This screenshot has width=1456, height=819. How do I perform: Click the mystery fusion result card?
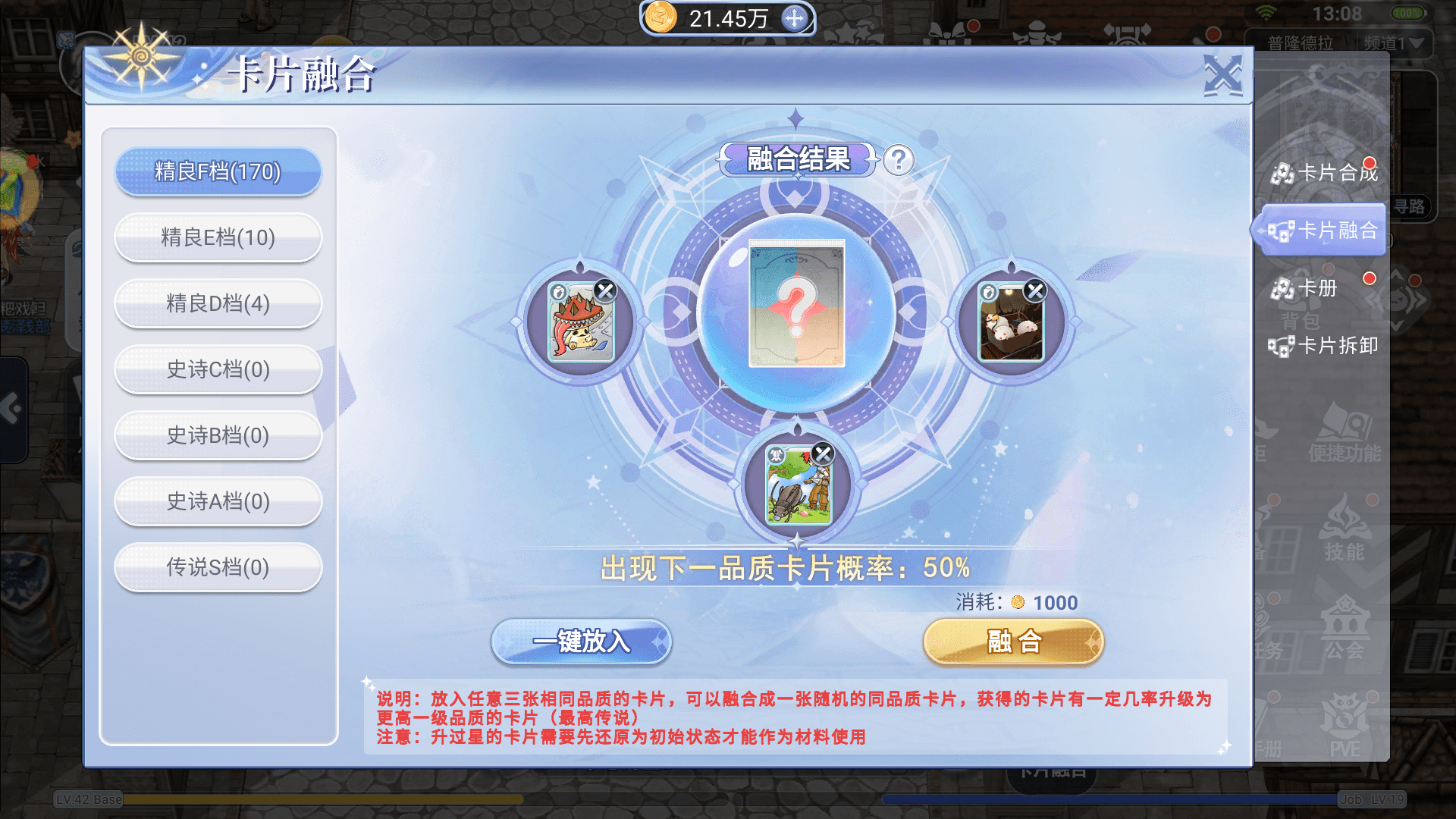coord(796,304)
